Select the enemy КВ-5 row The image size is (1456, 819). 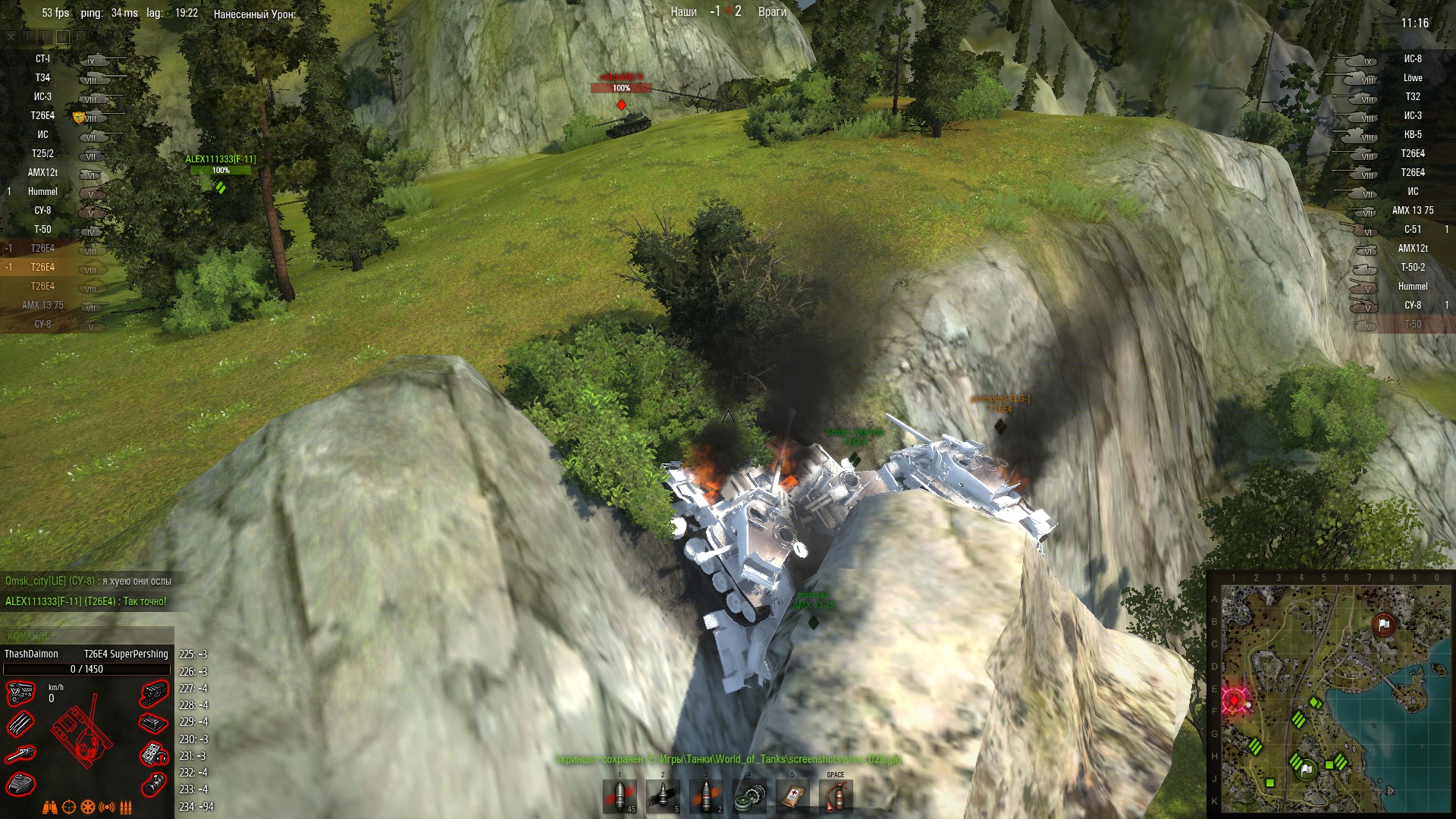coord(1412,135)
